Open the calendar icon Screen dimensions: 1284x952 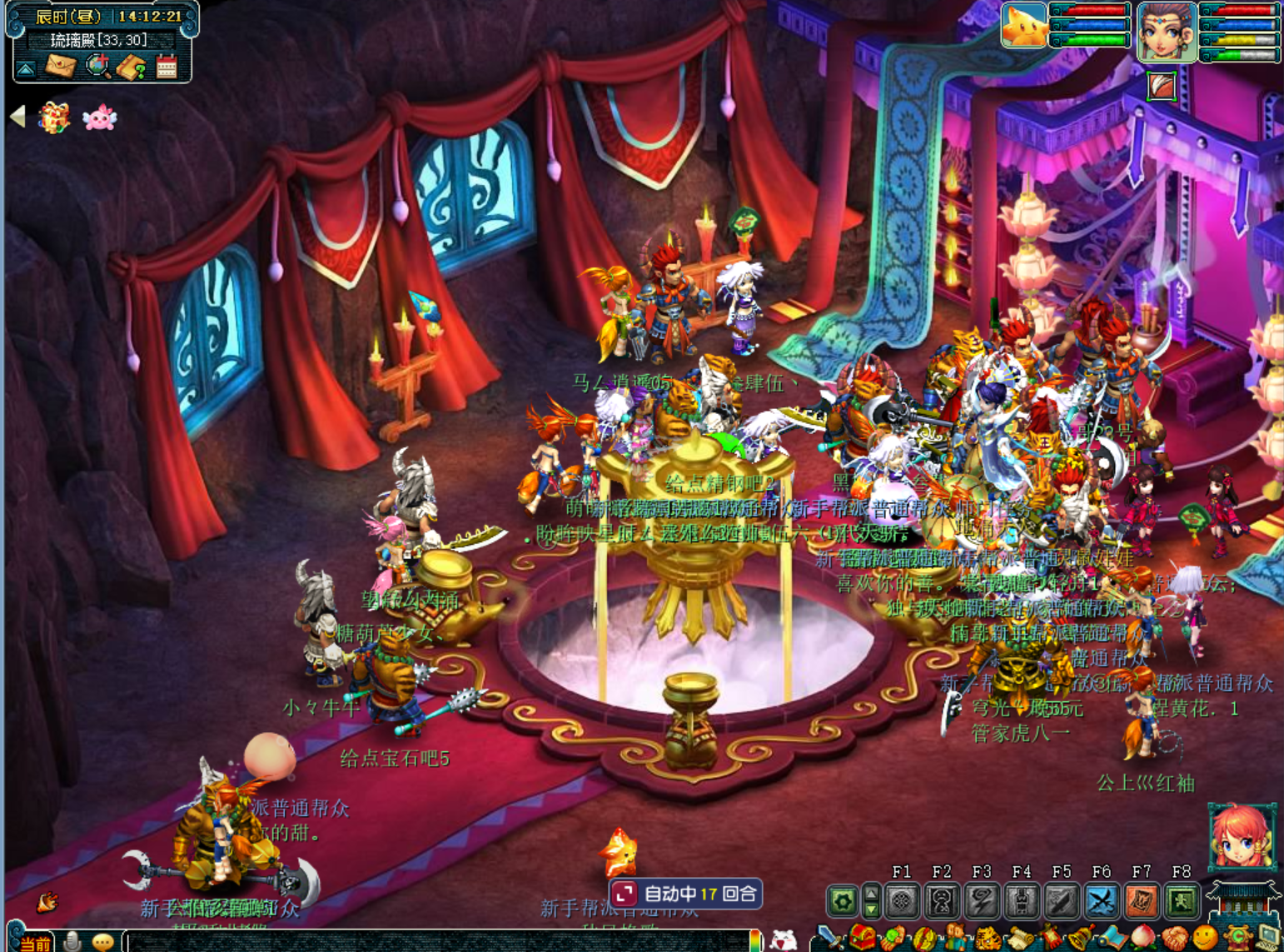(x=167, y=66)
